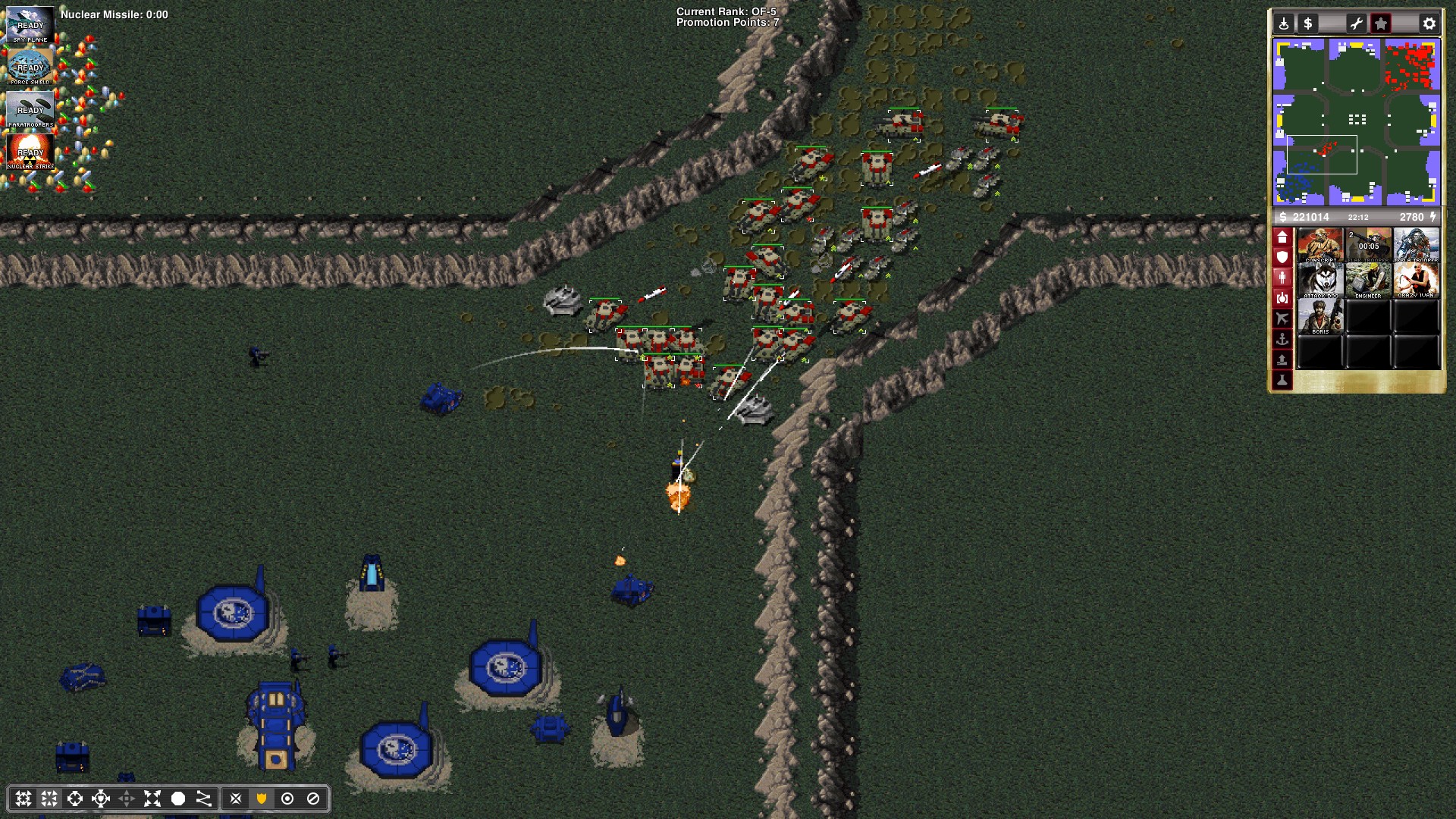Toggle sell mode with the dollar button

(1307, 24)
